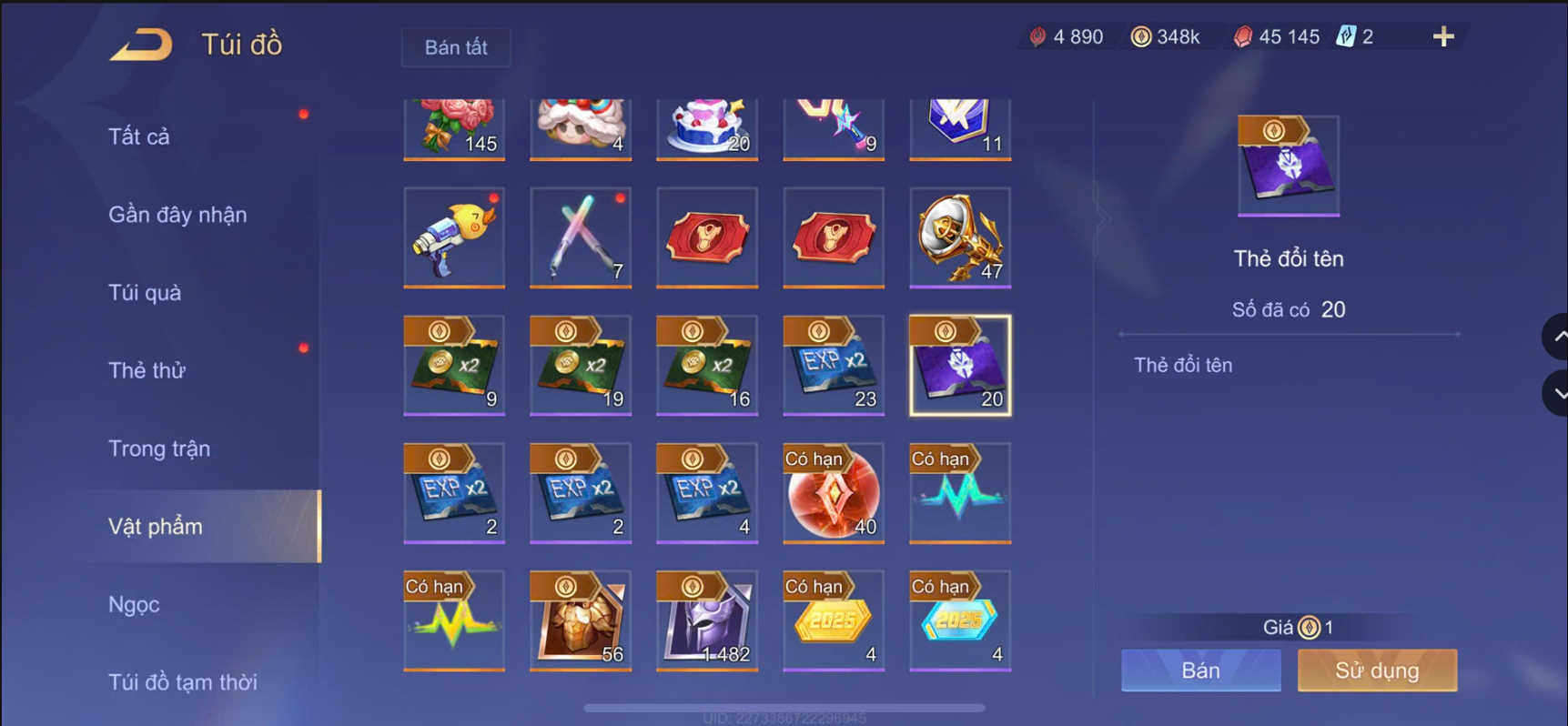This screenshot has height=726, width=1568.
Task: Select the green x2 gold card with 19
Action: pyautogui.click(x=580, y=366)
